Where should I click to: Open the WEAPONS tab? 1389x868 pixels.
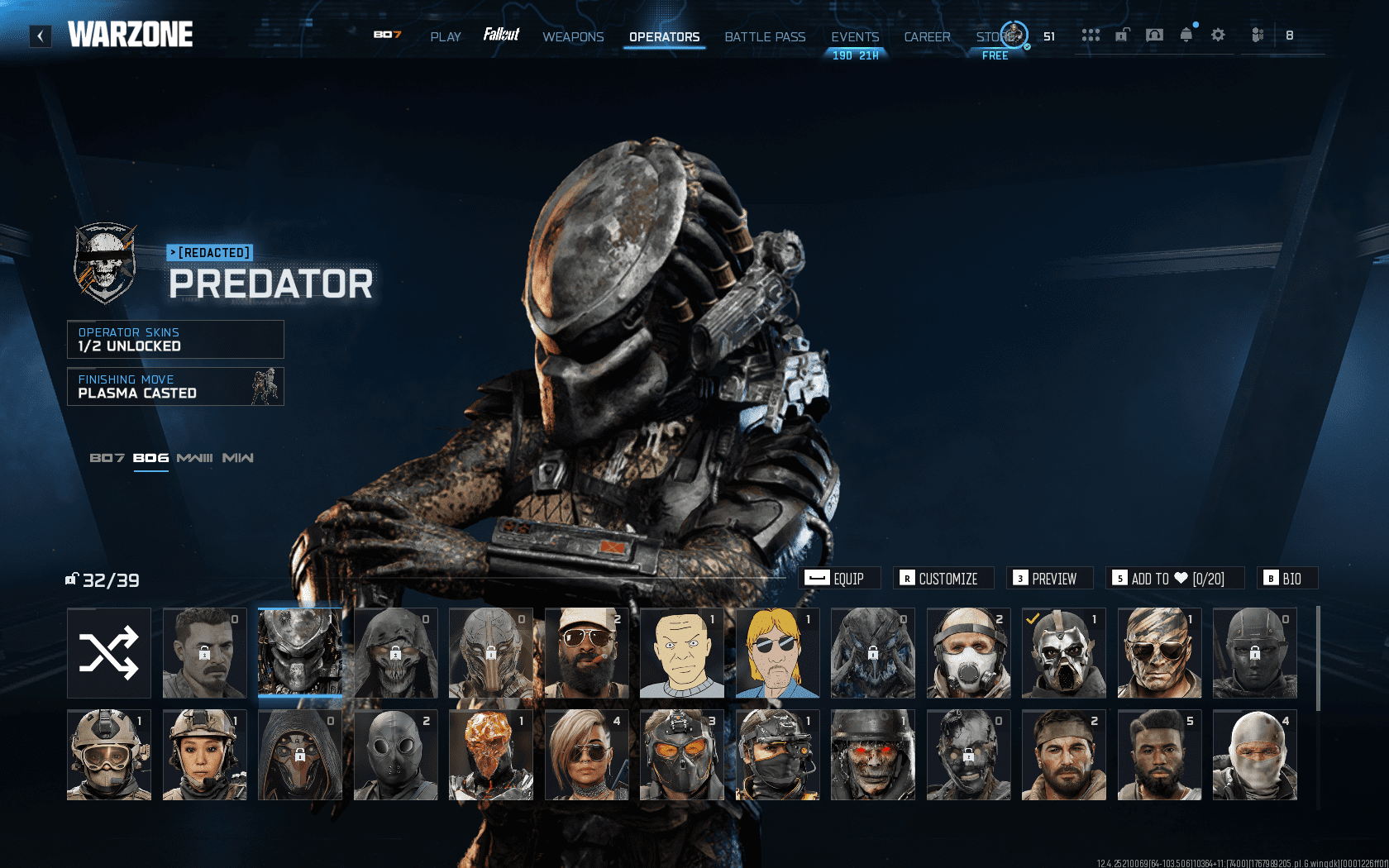tap(573, 37)
